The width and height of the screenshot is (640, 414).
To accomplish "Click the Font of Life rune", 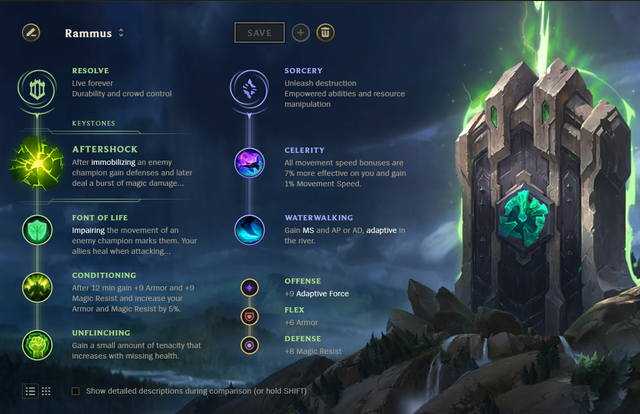I will pos(38,230).
